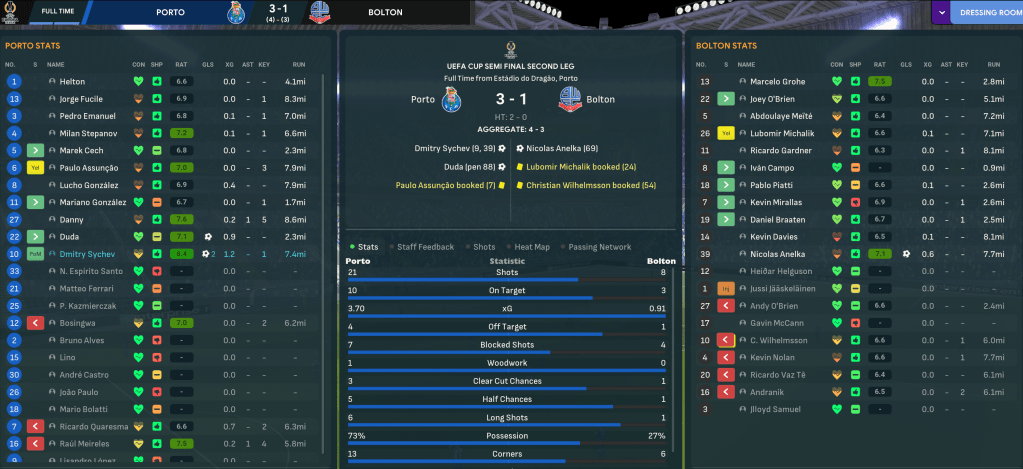View the Passing Network tab

tap(601, 247)
